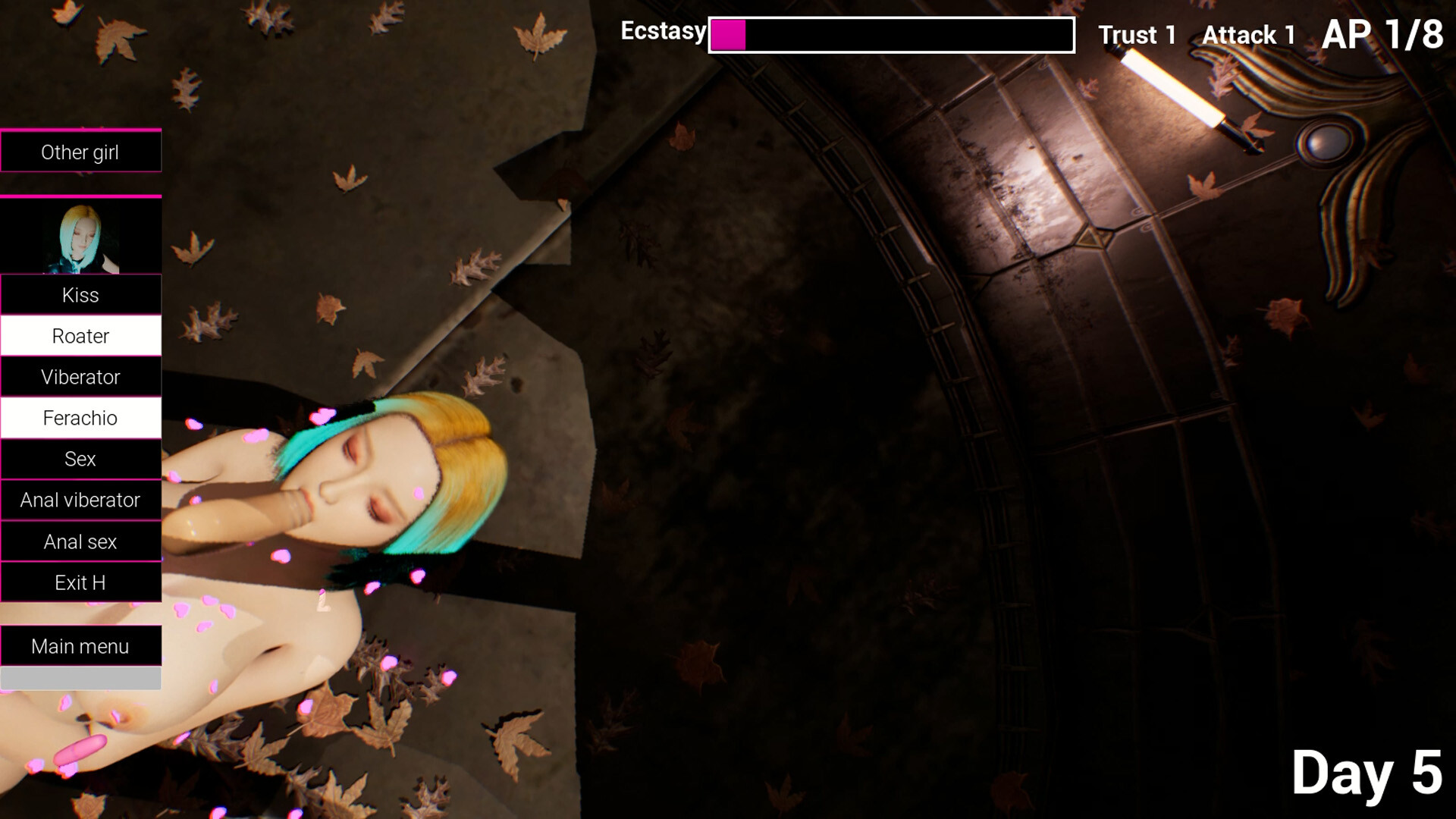Select the Sex action
Screen dimensions: 1456x819
pos(80,459)
